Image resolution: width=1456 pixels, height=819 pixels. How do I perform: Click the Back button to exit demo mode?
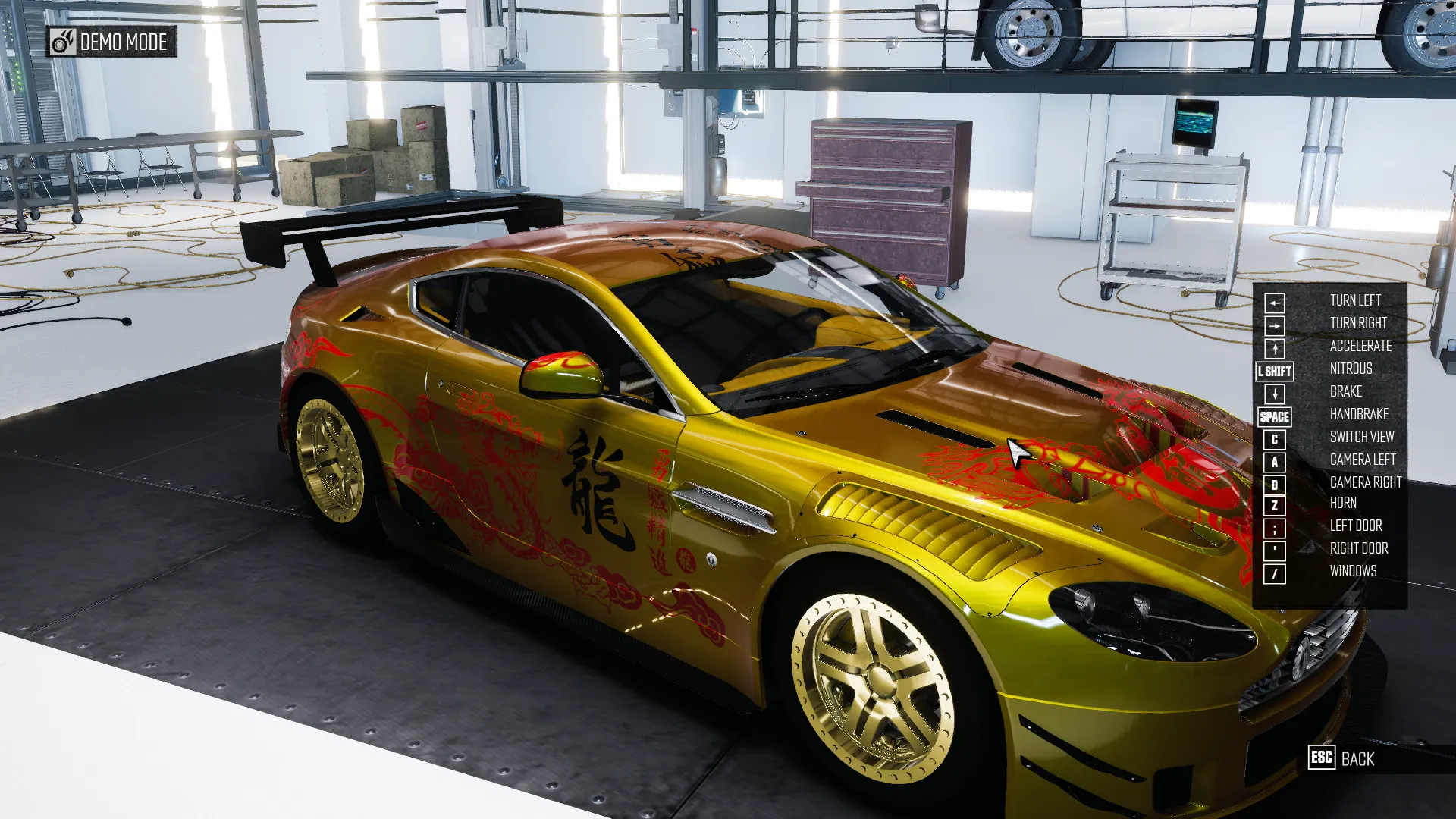click(x=1341, y=758)
